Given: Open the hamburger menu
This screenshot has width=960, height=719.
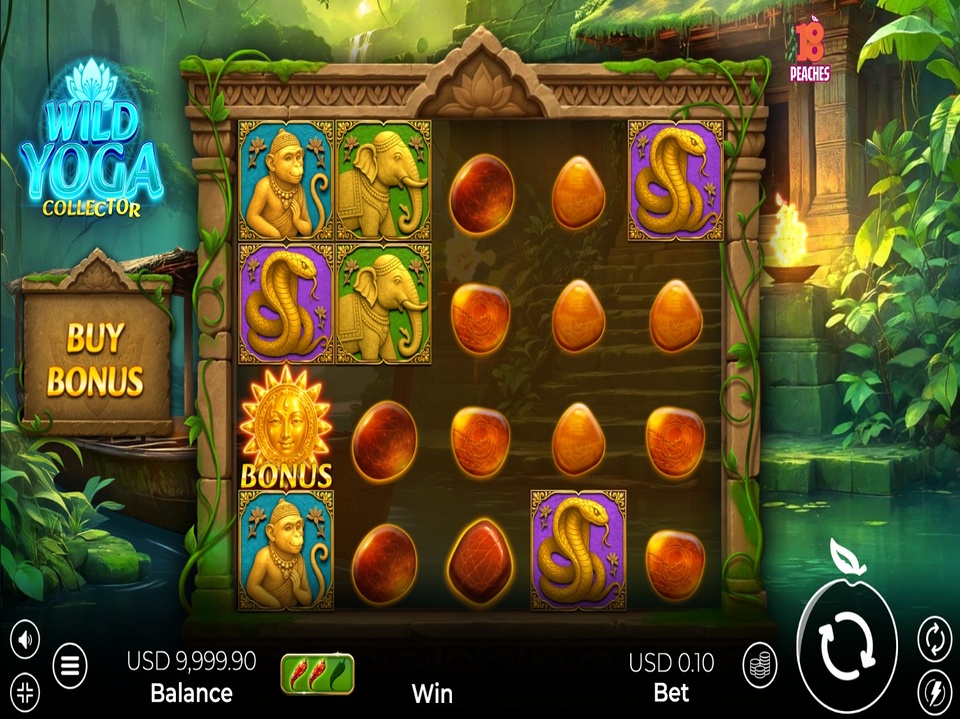Looking at the screenshot, I should tap(70, 665).
